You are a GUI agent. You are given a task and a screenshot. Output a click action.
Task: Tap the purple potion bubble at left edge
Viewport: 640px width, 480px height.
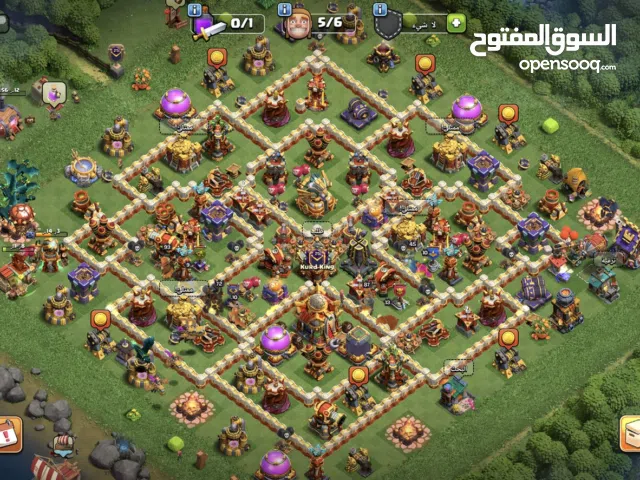54,94
